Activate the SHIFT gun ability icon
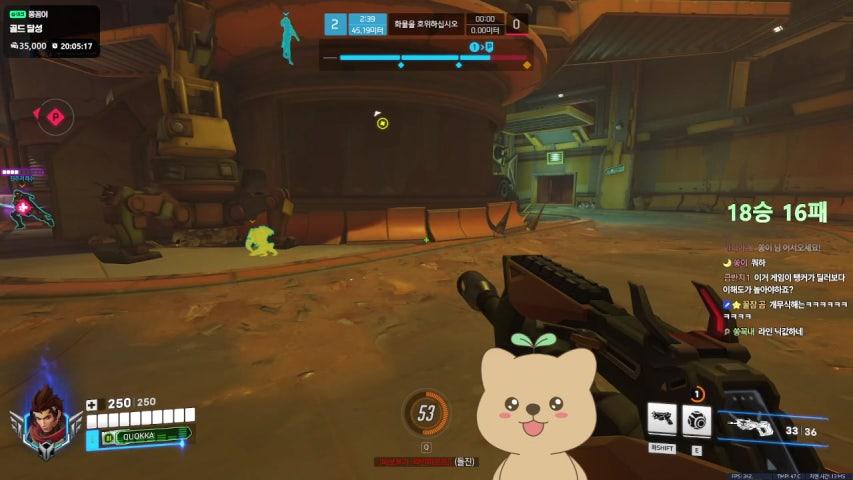Viewport: 853px width, 480px height. [661, 421]
